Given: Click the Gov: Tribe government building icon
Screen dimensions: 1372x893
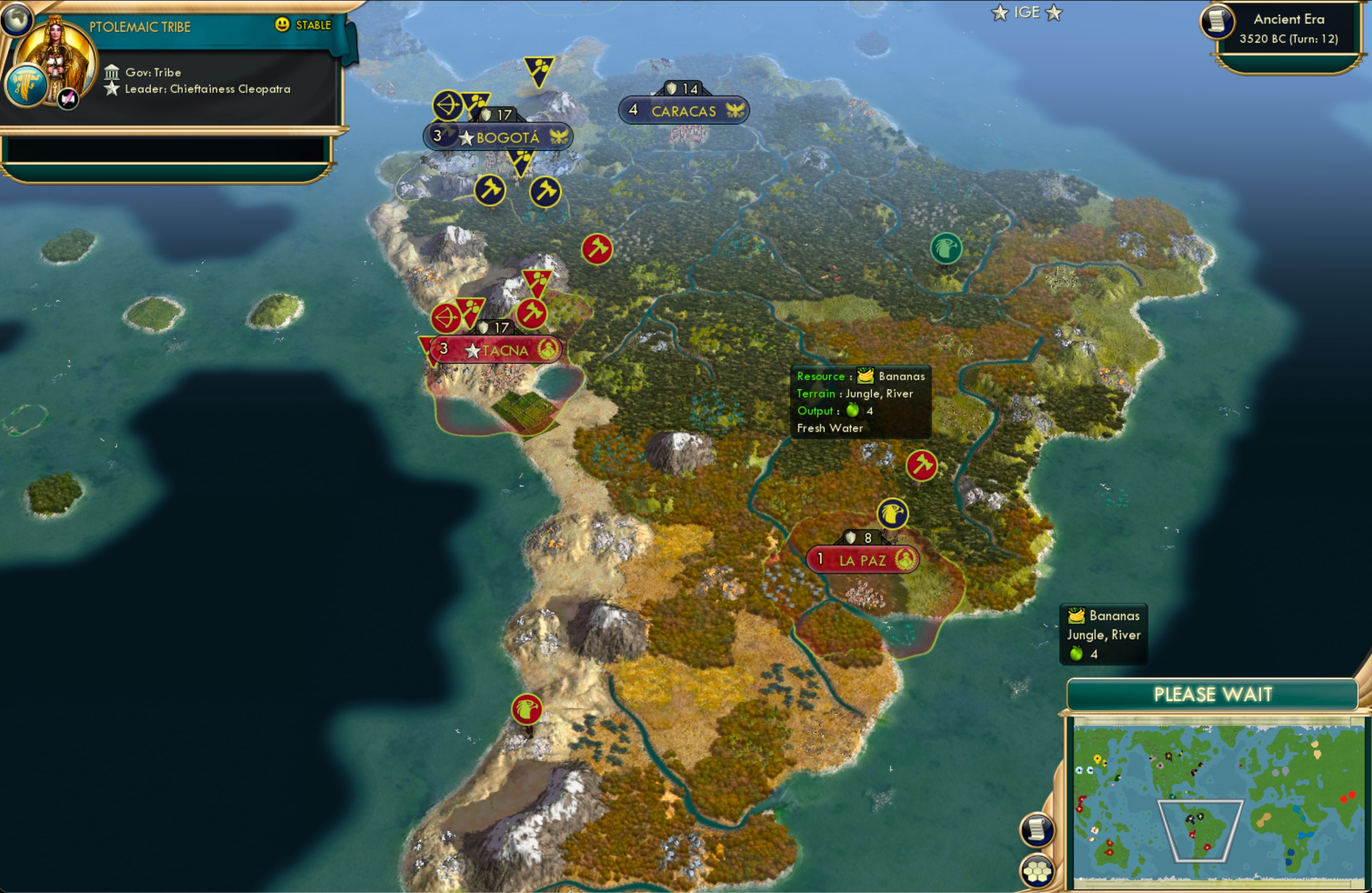Looking at the screenshot, I should (x=112, y=72).
